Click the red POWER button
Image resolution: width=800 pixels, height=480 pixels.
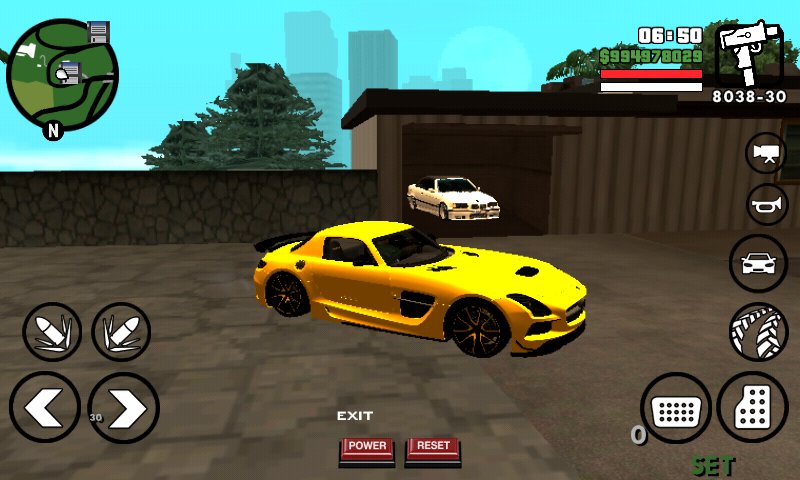pyautogui.click(x=367, y=448)
